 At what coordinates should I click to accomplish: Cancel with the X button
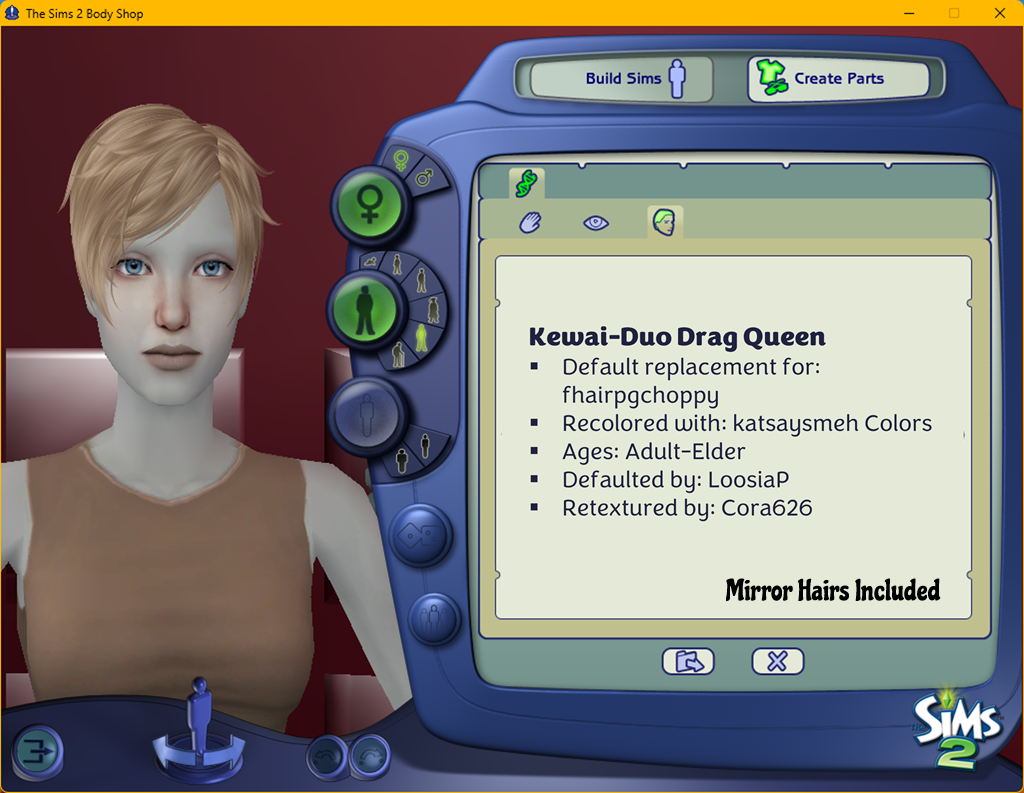[777, 661]
